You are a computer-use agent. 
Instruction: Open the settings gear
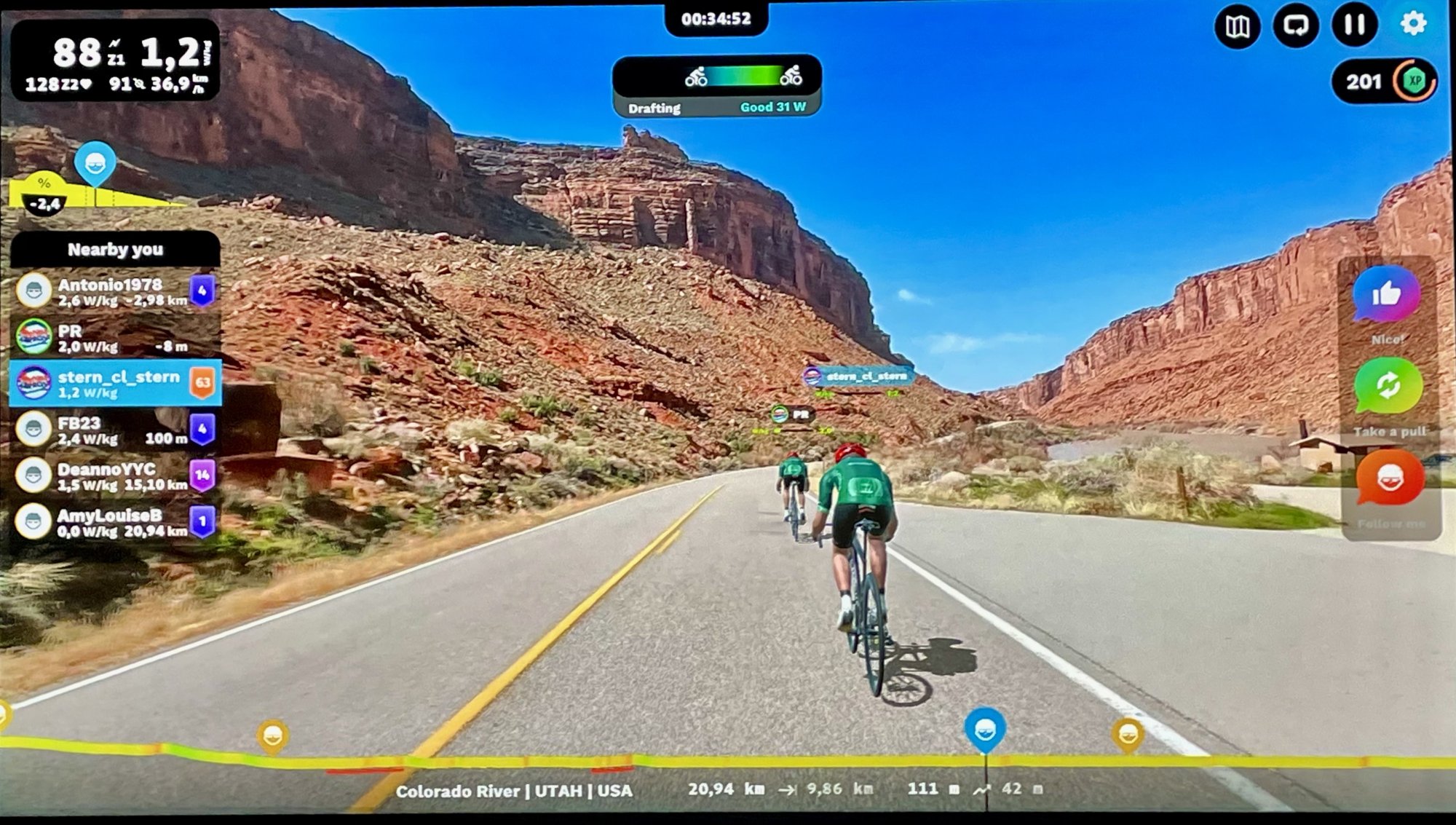click(x=1413, y=24)
